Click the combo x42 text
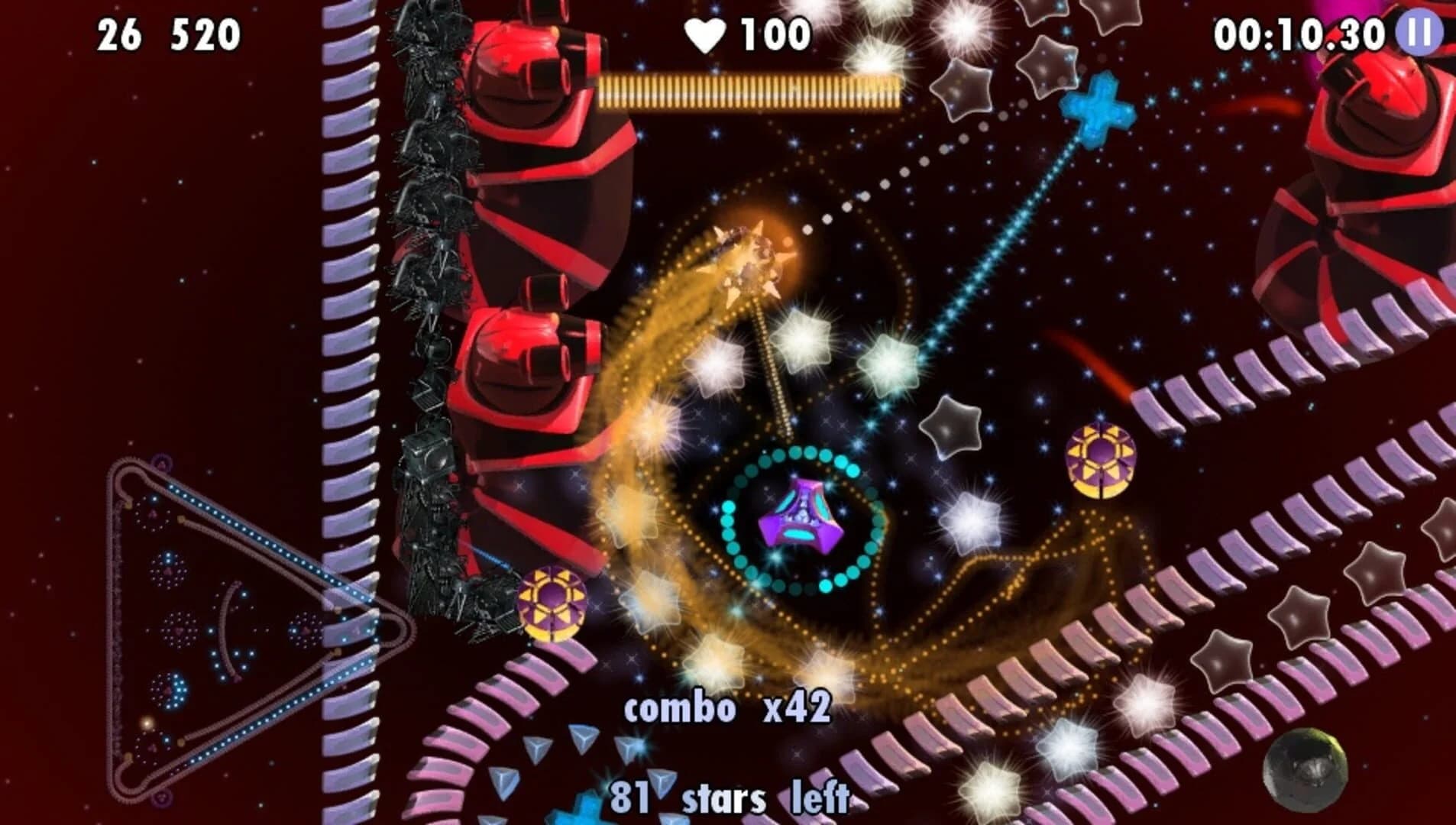 pos(726,709)
